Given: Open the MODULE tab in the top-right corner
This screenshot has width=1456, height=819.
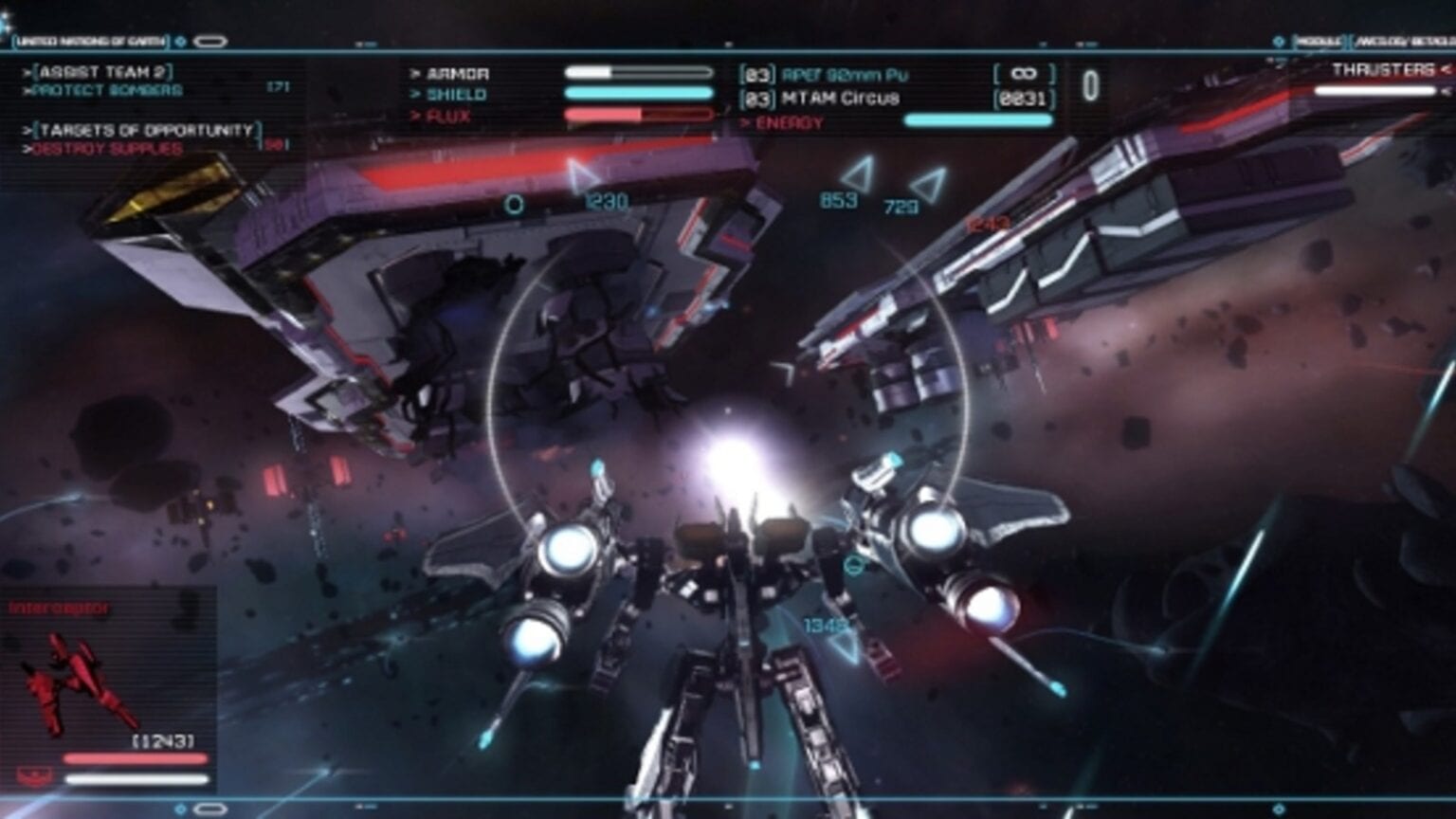Looking at the screenshot, I should pyautogui.click(x=1321, y=41).
